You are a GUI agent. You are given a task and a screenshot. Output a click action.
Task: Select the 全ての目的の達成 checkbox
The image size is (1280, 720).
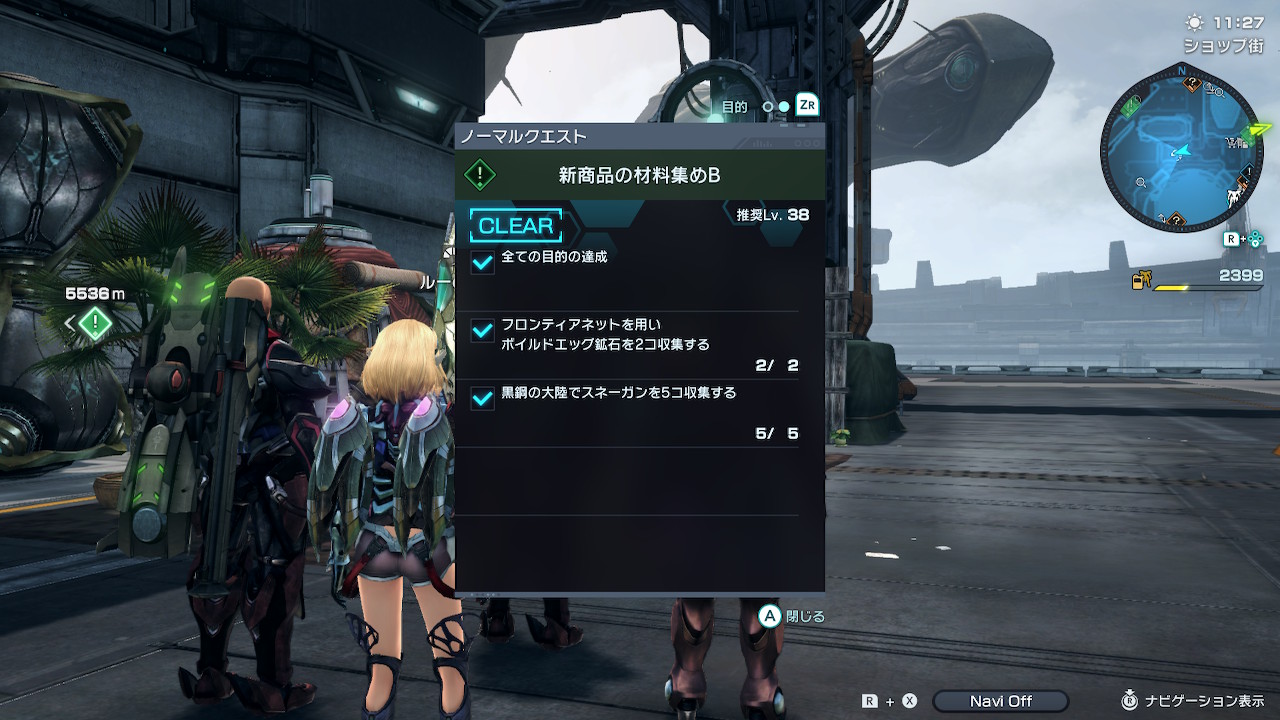pyautogui.click(x=482, y=262)
